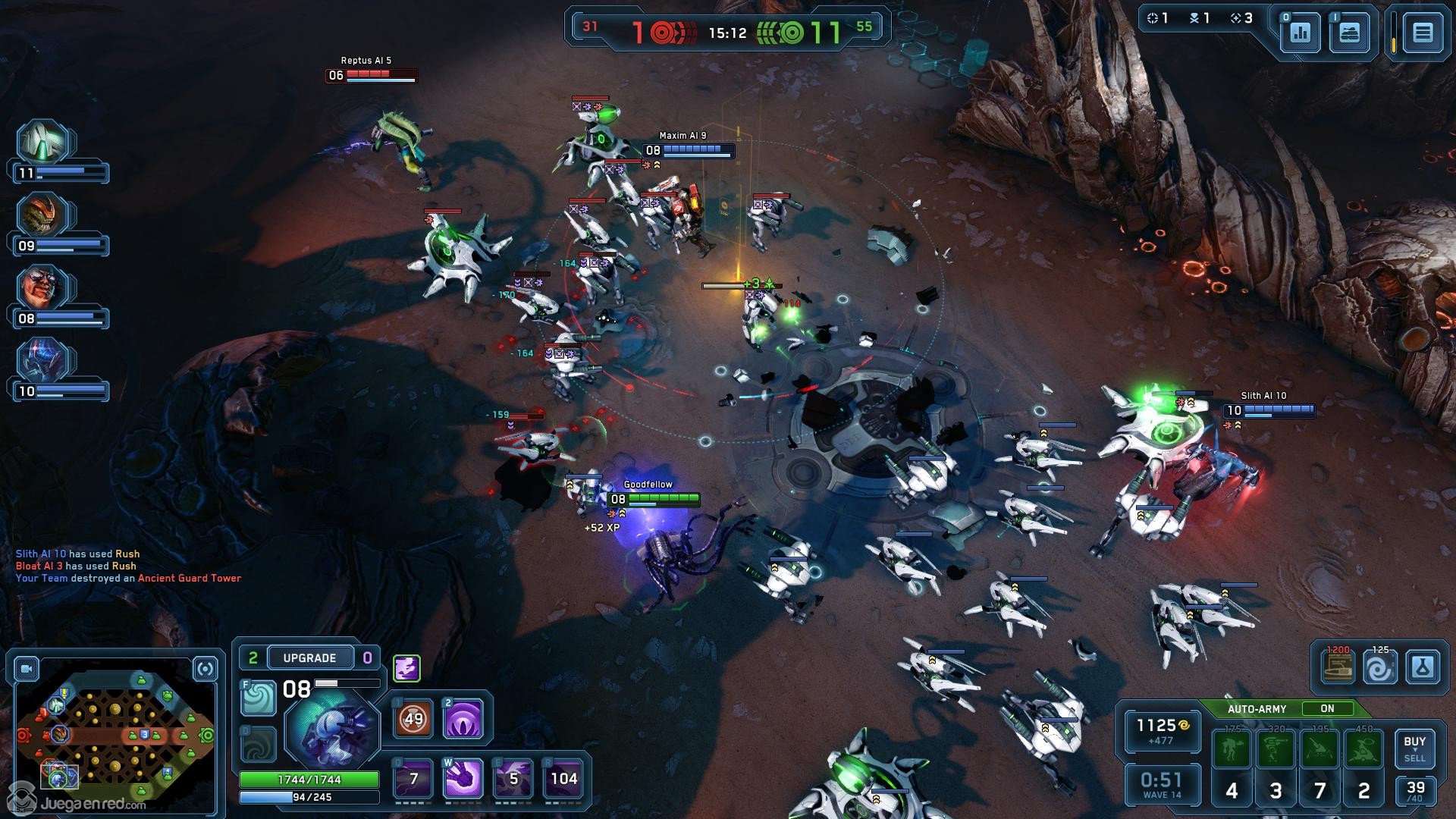This screenshot has width=1456, height=819.
Task: Click on the battlefield minimap
Action: click(x=114, y=736)
